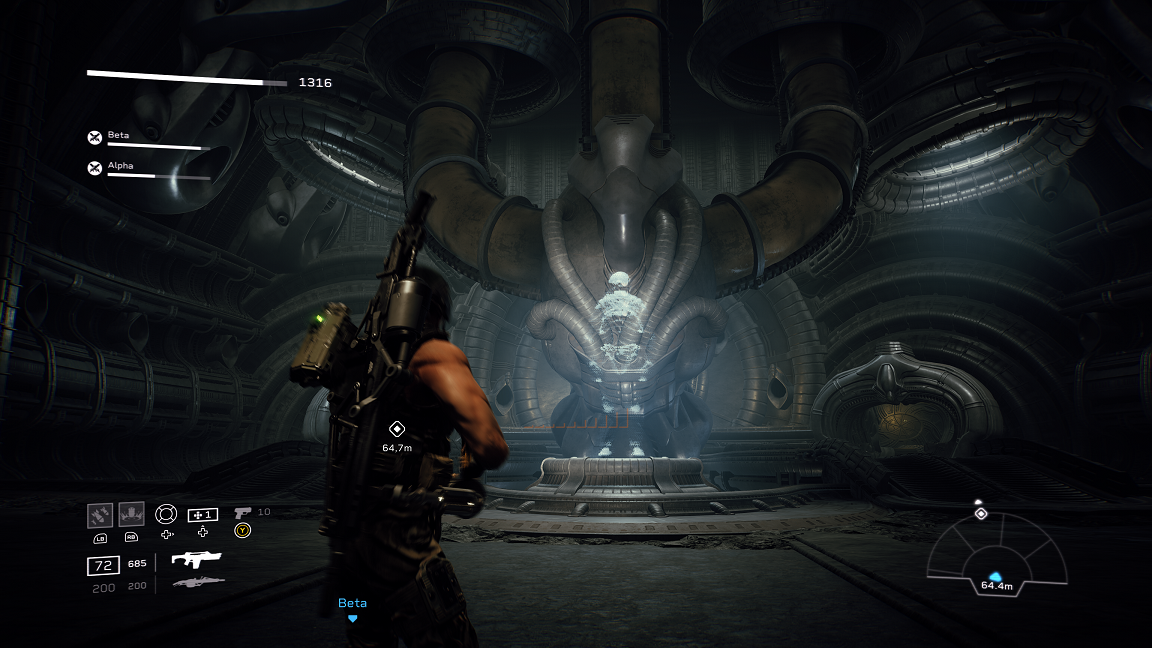Switch to the pistol sidearm icon

click(242, 512)
